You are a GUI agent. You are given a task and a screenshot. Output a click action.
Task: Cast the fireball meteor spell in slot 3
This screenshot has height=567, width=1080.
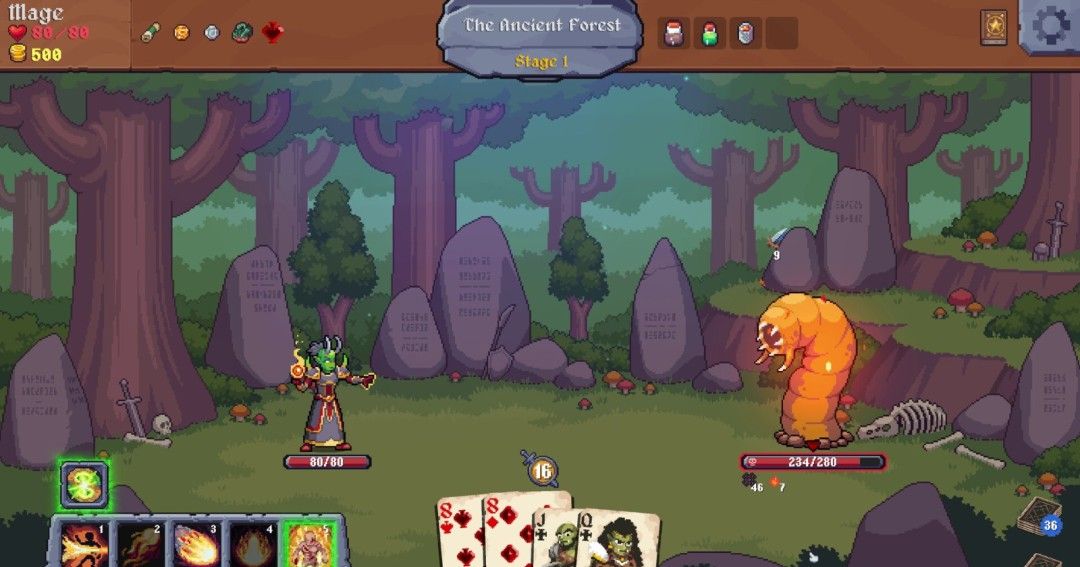[x=197, y=544]
